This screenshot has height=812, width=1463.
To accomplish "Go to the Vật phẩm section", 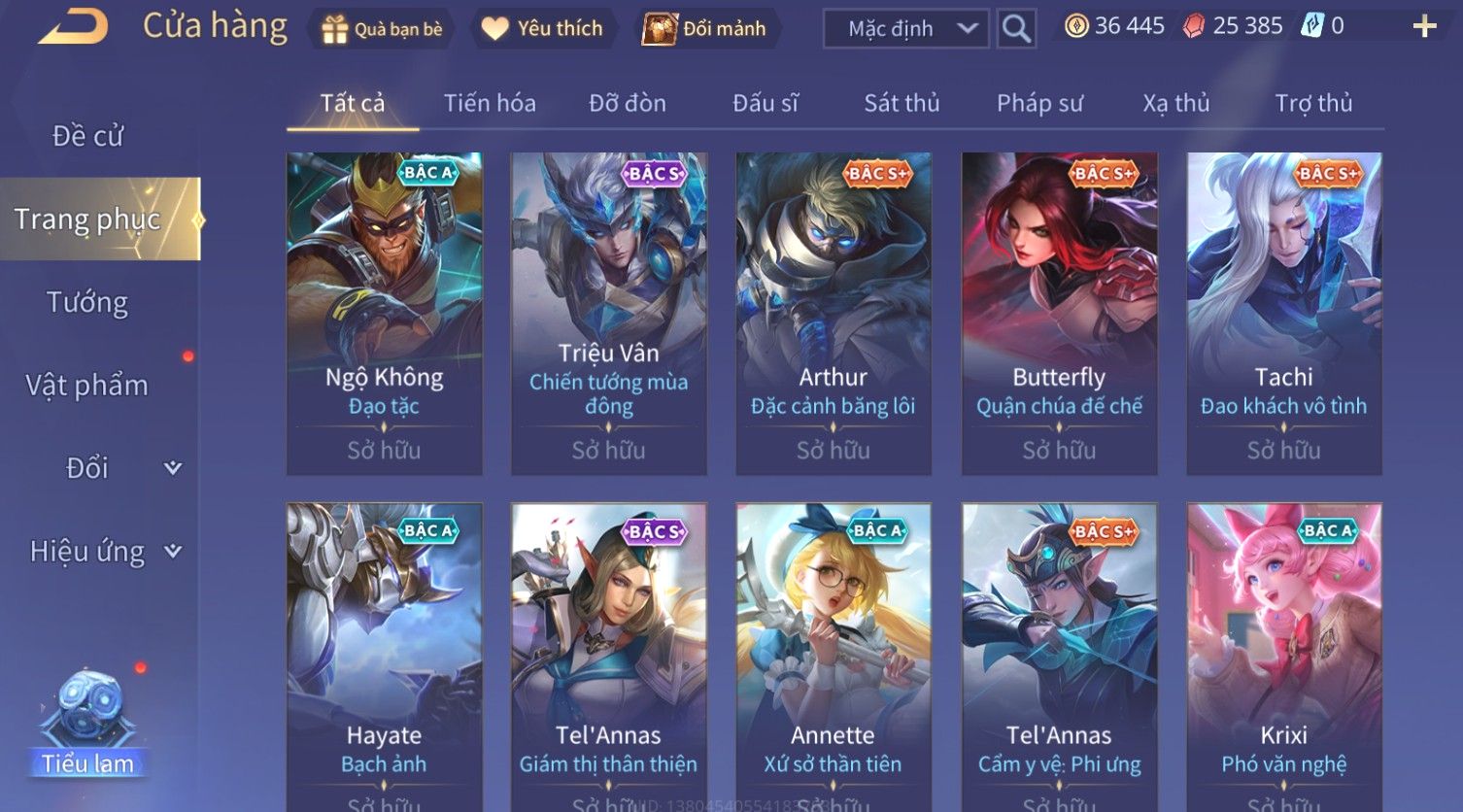I will (87, 386).
